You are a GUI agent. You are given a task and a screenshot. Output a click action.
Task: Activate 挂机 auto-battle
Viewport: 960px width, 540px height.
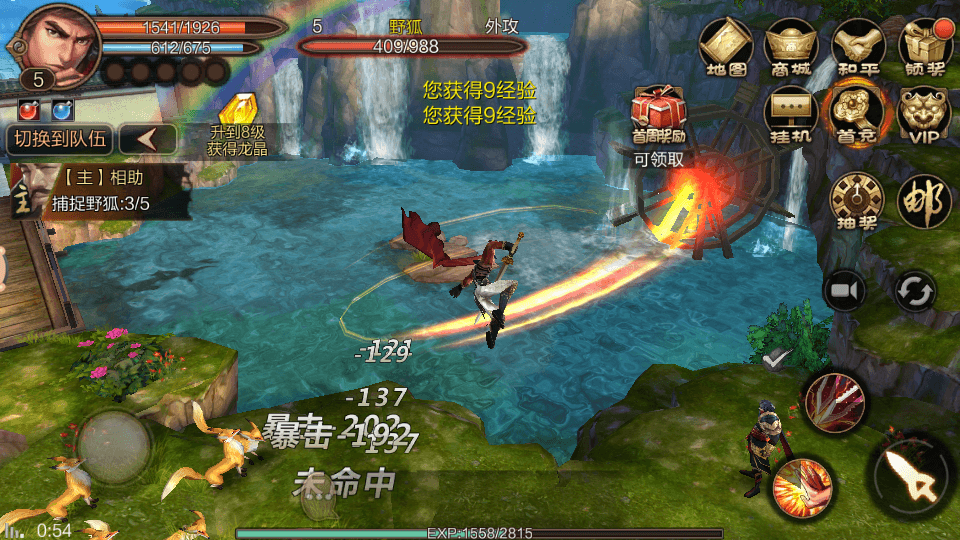tap(791, 113)
